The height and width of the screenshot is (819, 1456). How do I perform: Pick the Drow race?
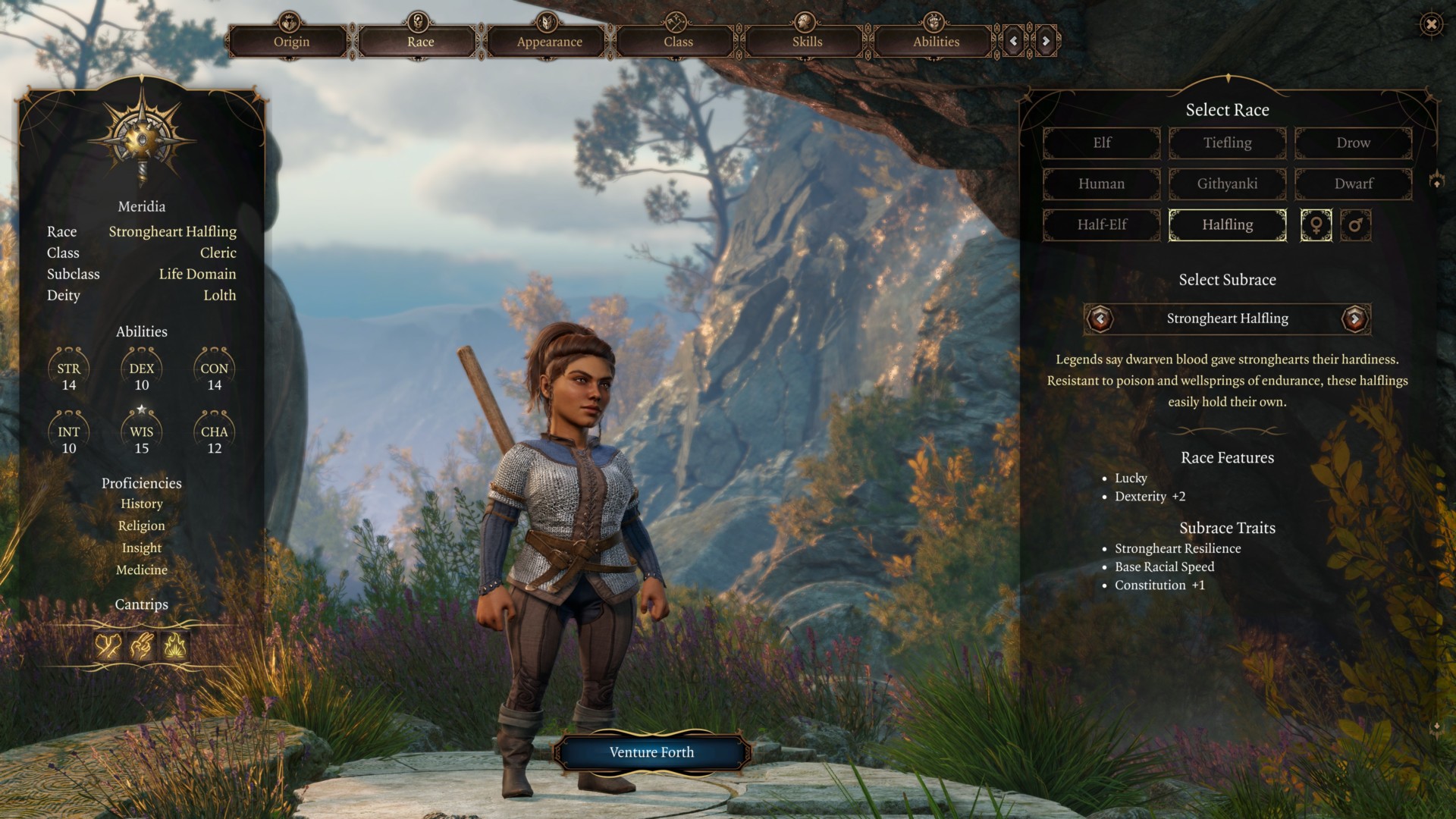1353,143
